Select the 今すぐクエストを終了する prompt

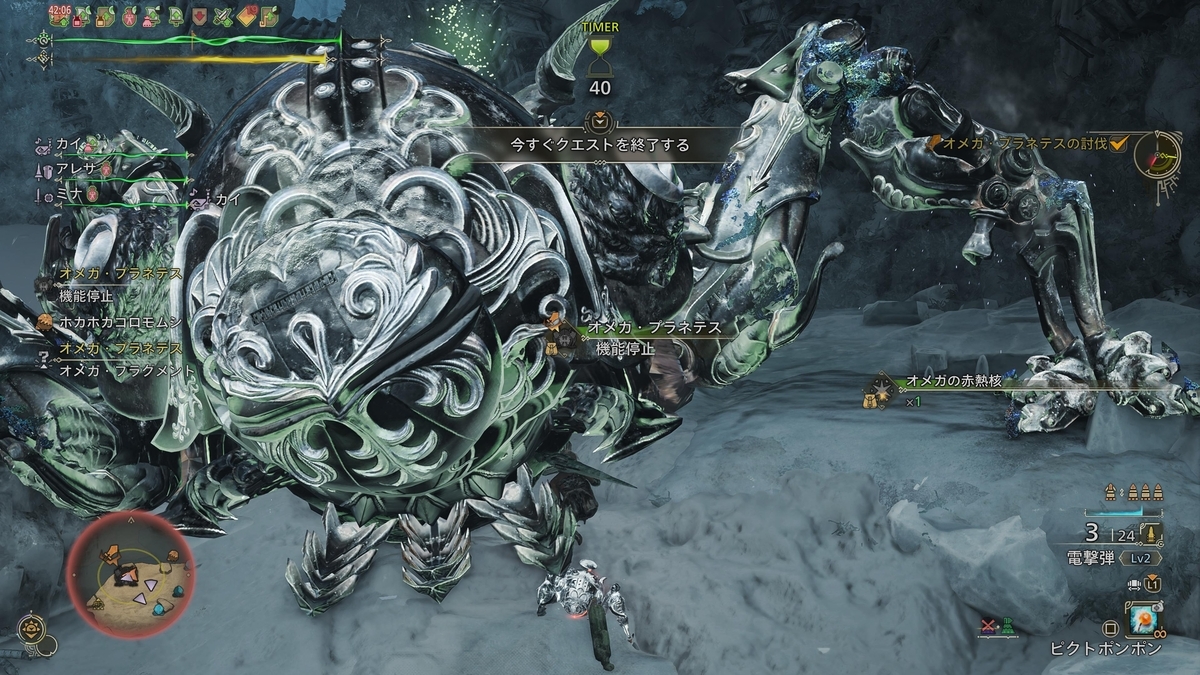pos(600,145)
